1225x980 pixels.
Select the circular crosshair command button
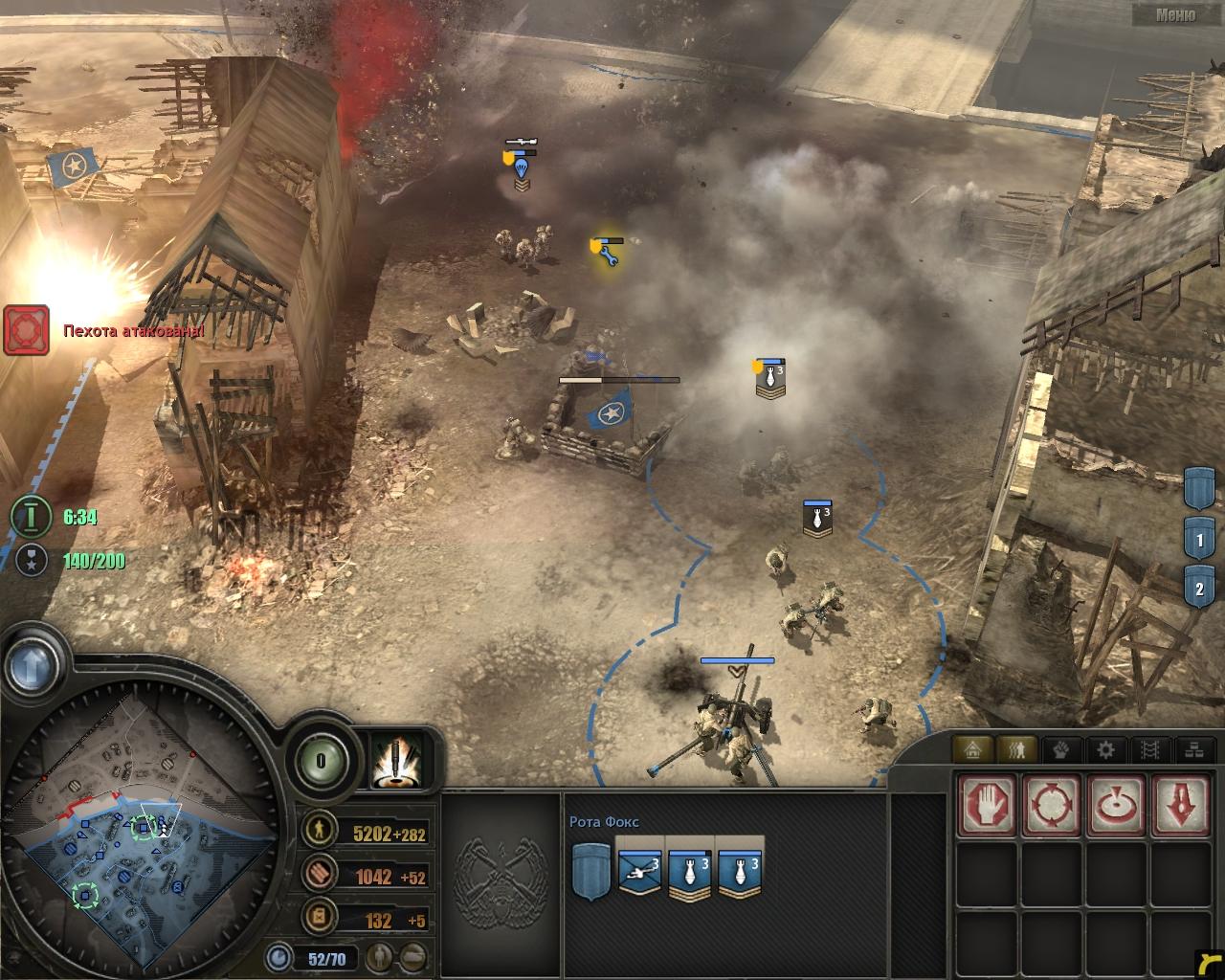1052,804
